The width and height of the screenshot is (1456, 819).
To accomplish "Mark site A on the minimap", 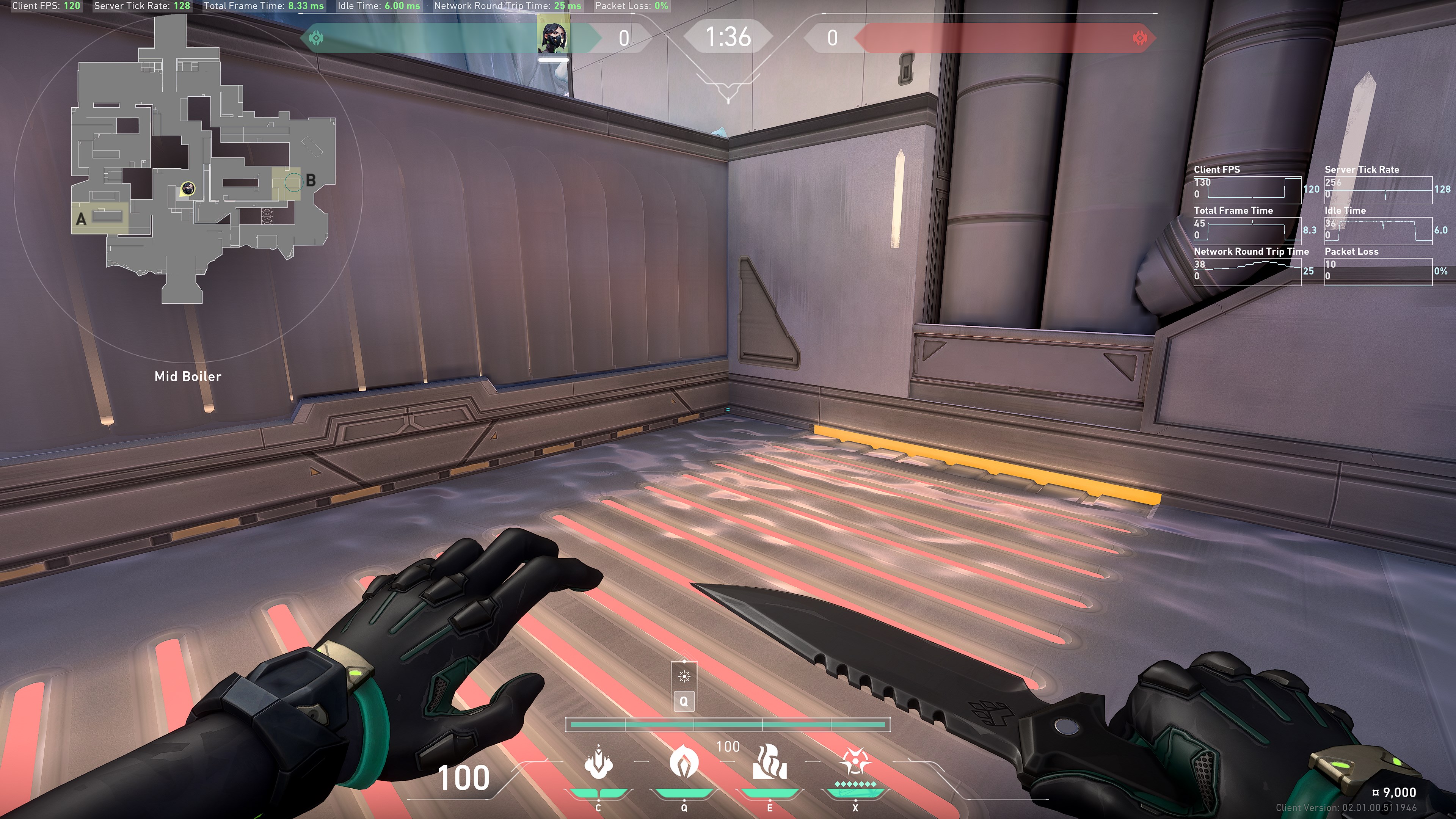I will click(81, 219).
